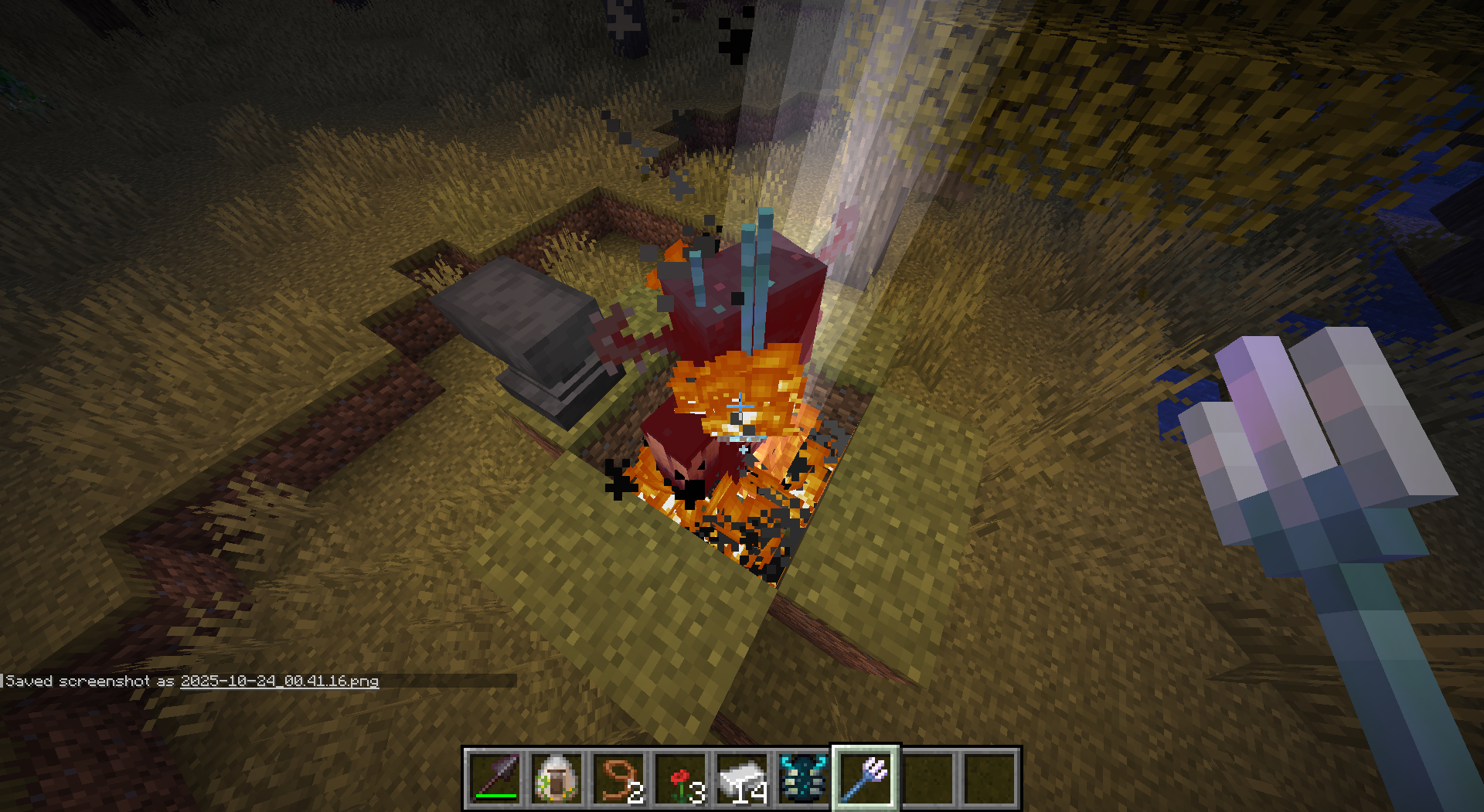Click the trident hotbar slot
Viewport: 1484px width, 812px height.
pyautogui.click(x=866, y=778)
